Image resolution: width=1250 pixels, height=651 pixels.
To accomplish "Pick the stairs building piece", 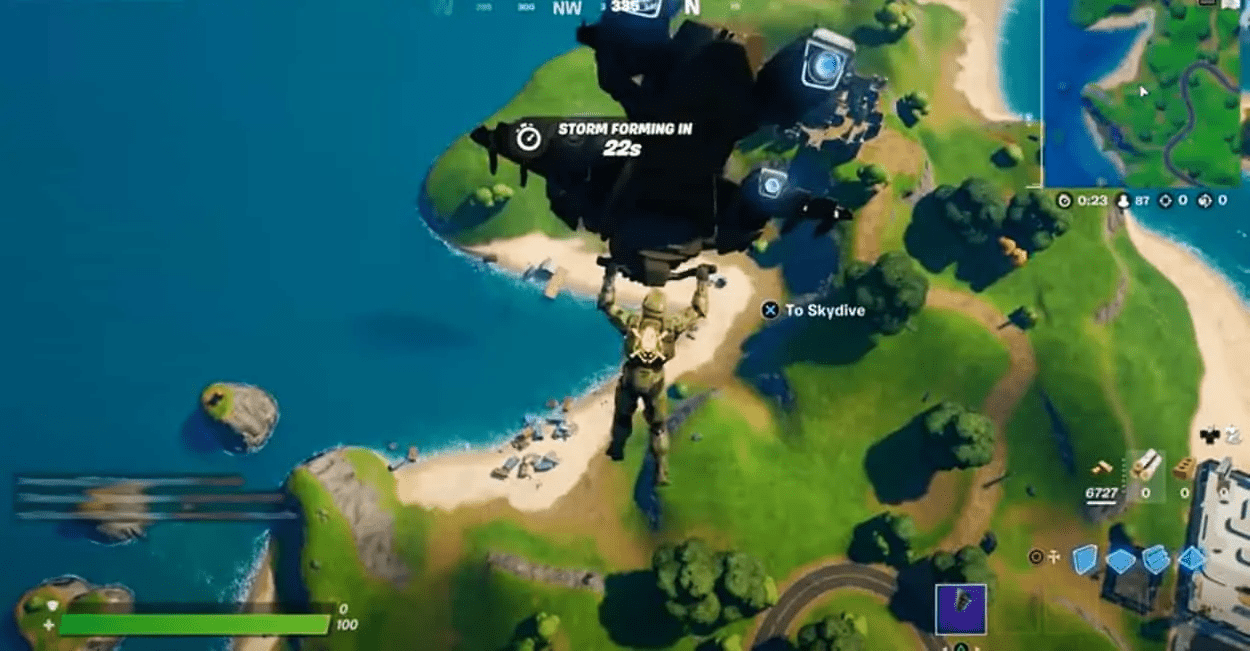I will 1156,559.
